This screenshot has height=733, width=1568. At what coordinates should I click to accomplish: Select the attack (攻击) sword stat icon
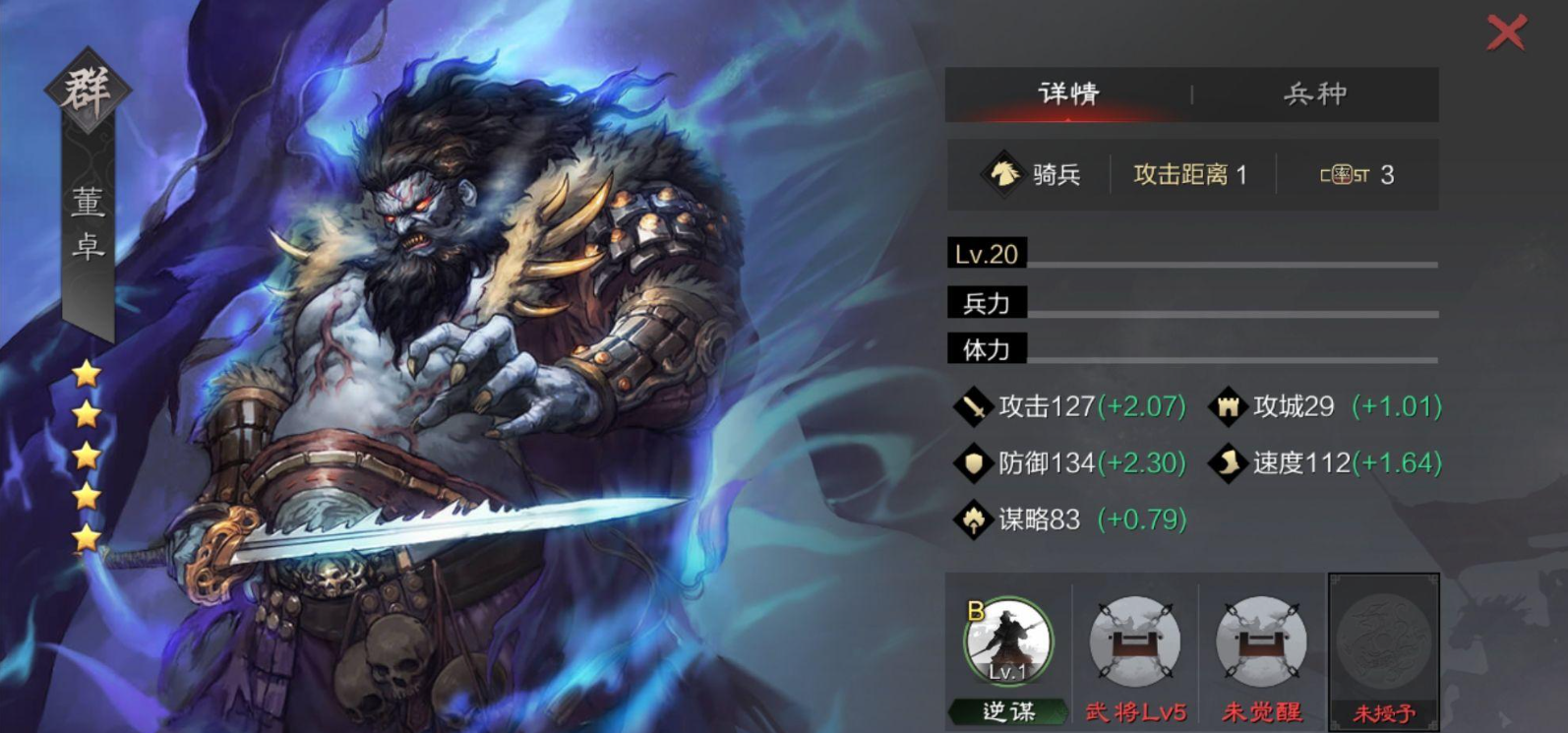click(974, 405)
